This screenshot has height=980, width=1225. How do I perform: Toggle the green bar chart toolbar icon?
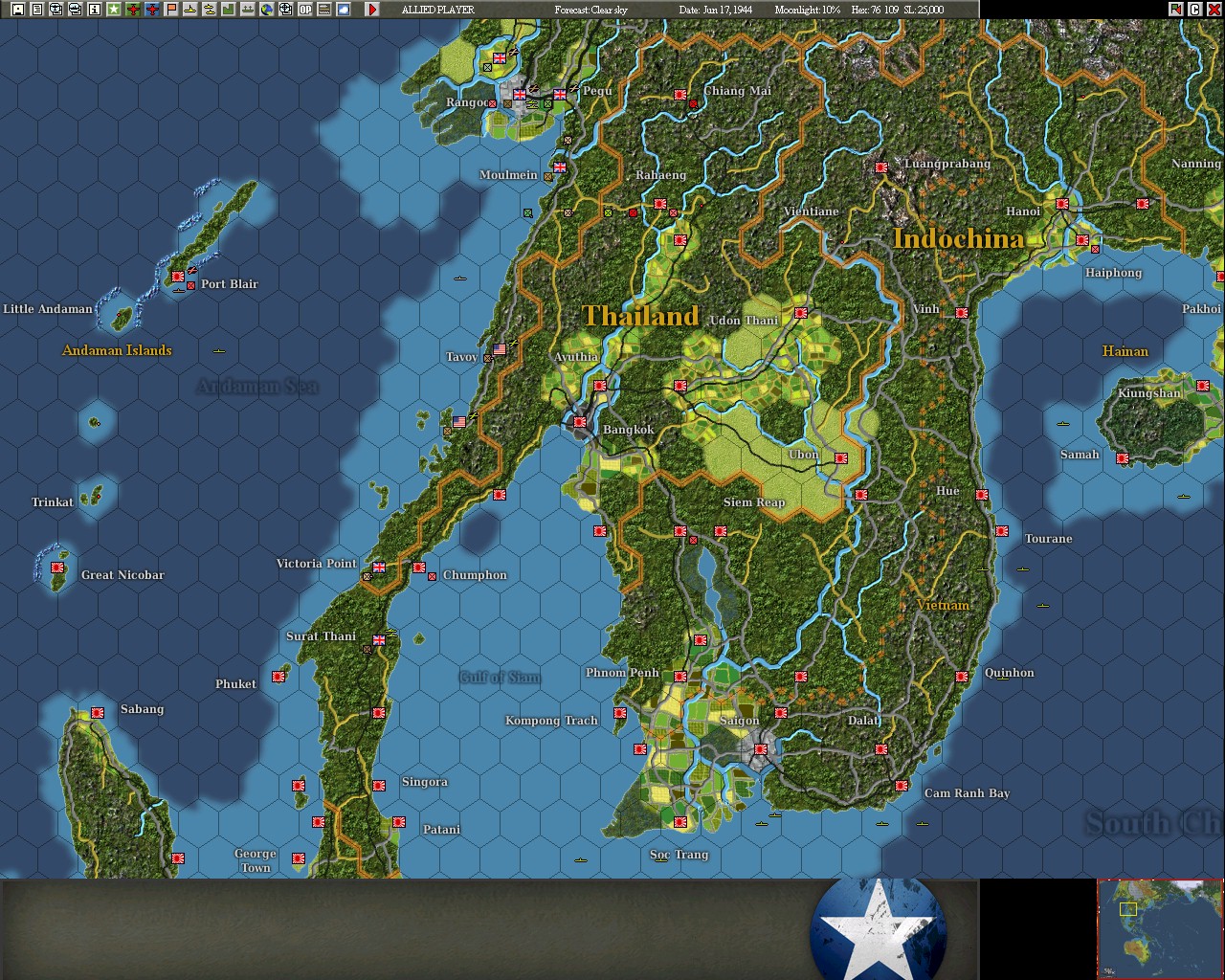tap(228, 9)
